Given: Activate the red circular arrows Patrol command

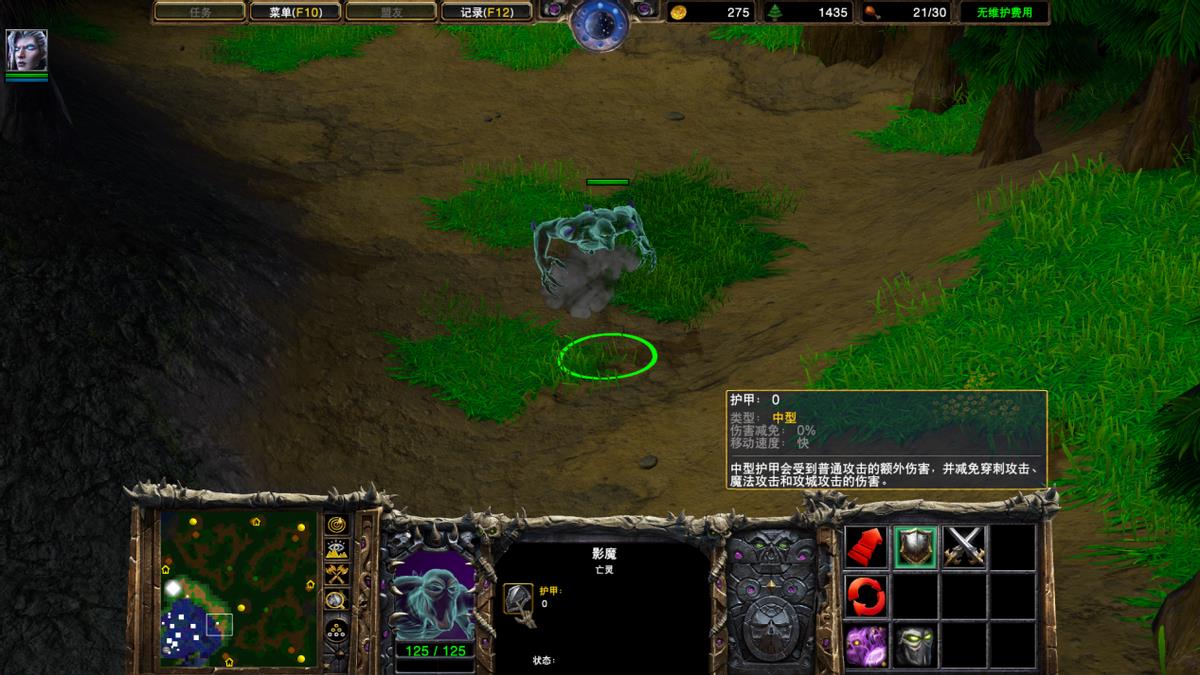Looking at the screenshot, I should click(866, 596).
